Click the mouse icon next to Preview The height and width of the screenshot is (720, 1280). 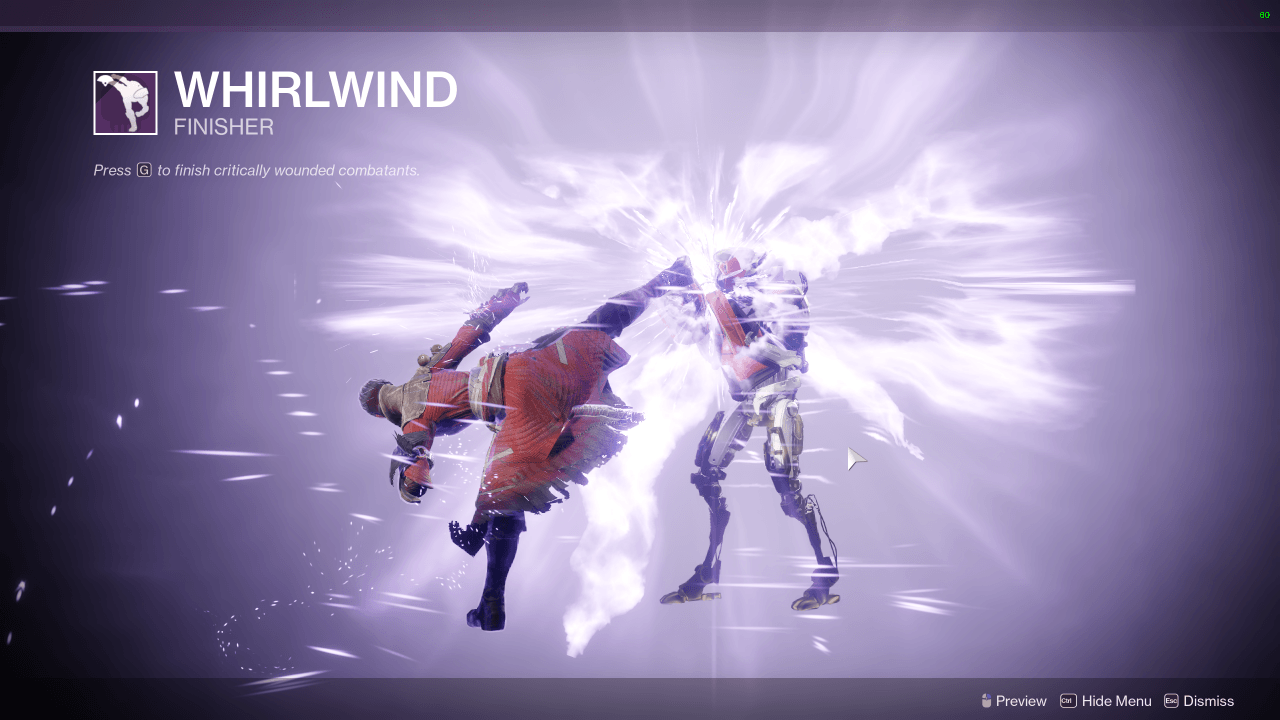[985, 701]
